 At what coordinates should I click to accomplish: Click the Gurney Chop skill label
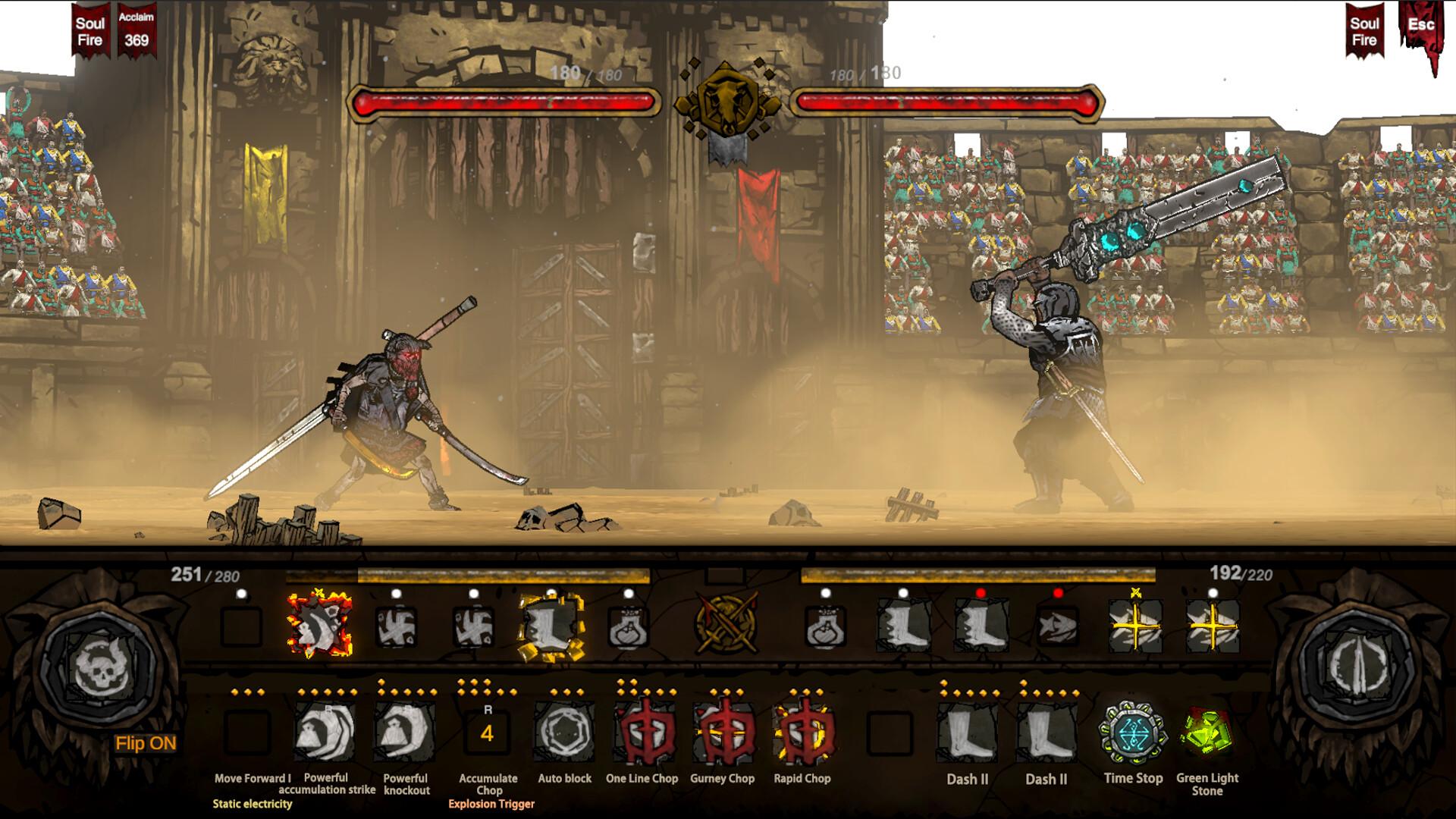click(723, 778)
